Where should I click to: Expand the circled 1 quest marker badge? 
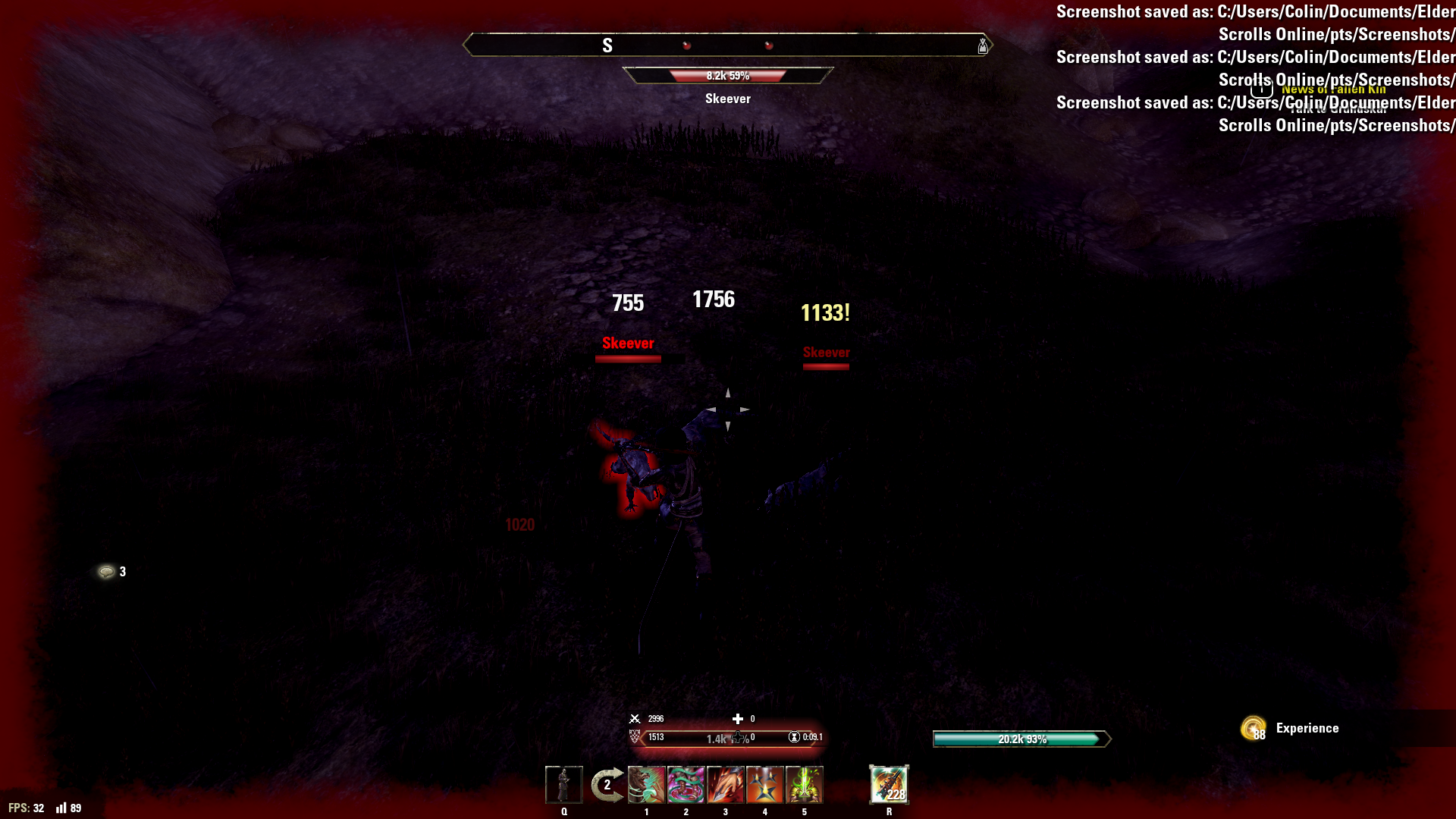(x=1261, y=89)
